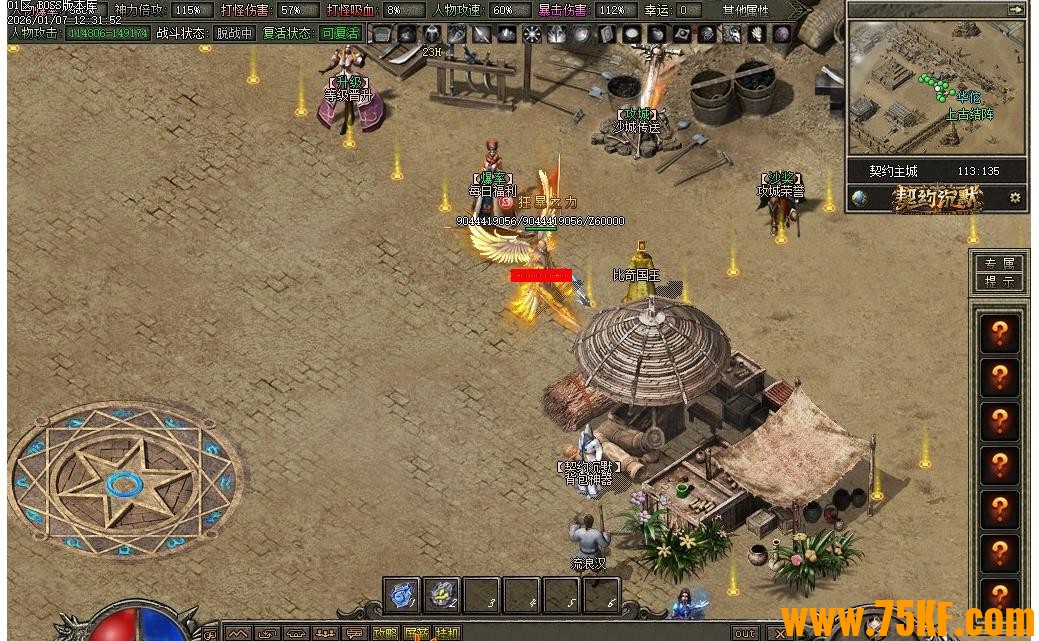This screenshot has height=641, width=1039.
Task: Click the 屏蔽 shield button
Action: (416, 633)
